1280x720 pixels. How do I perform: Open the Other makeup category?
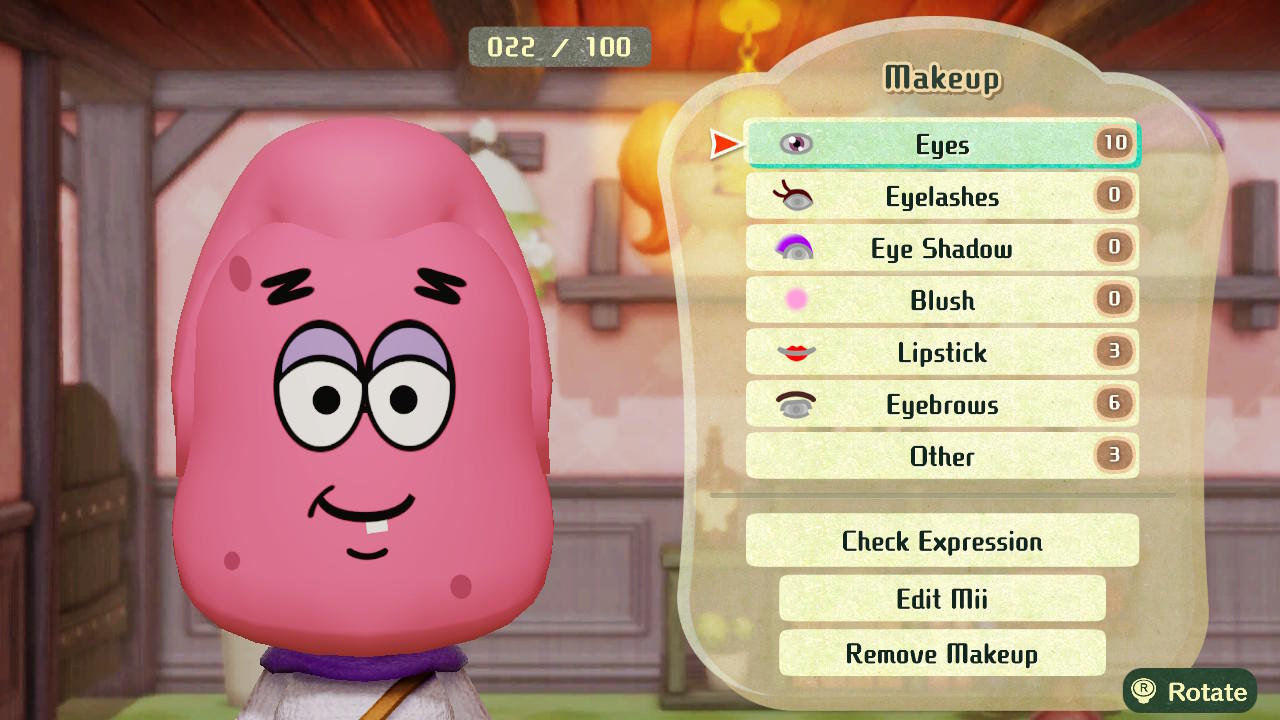point(940,456)
